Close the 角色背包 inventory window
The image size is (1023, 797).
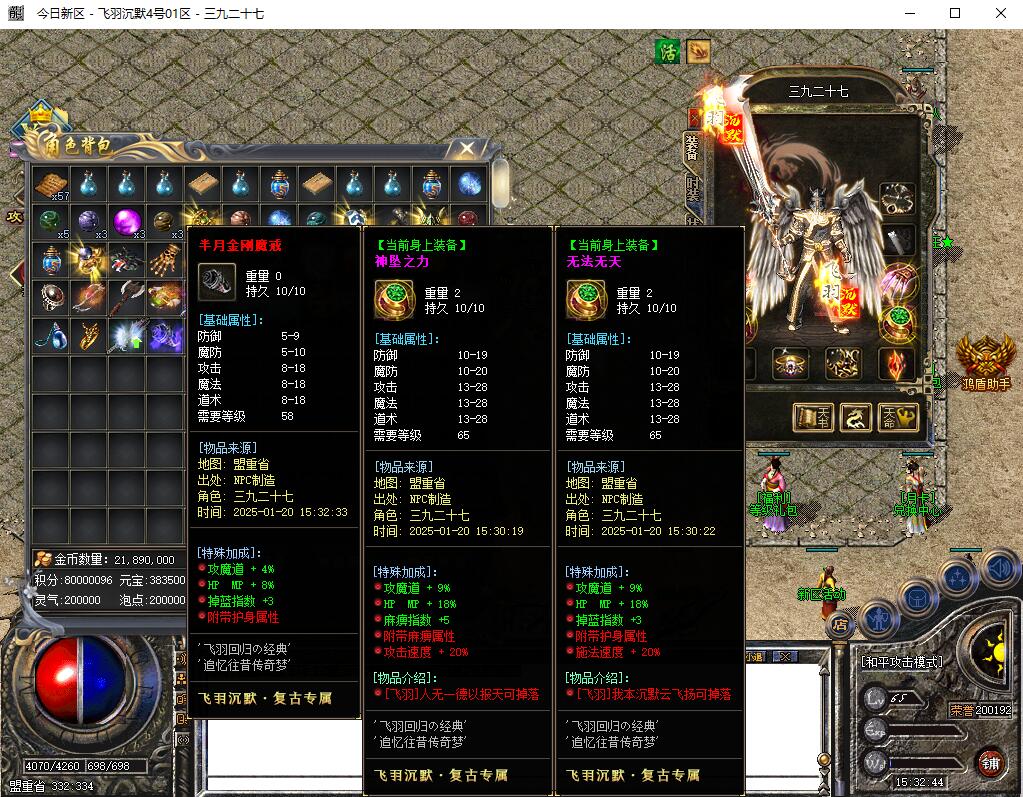click(x=466, y=149)
